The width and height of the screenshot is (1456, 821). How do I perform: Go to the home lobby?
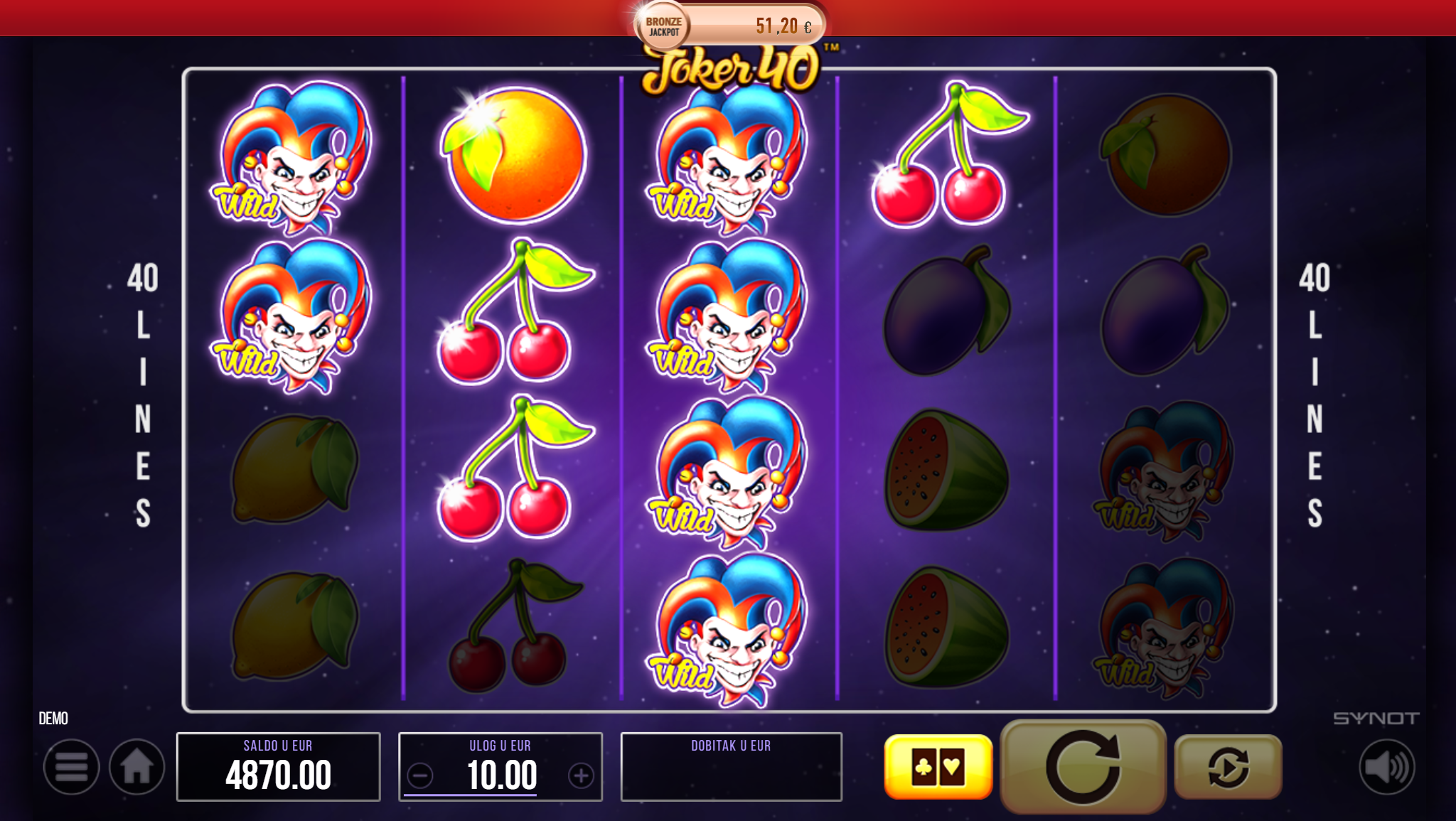[136, 767]
